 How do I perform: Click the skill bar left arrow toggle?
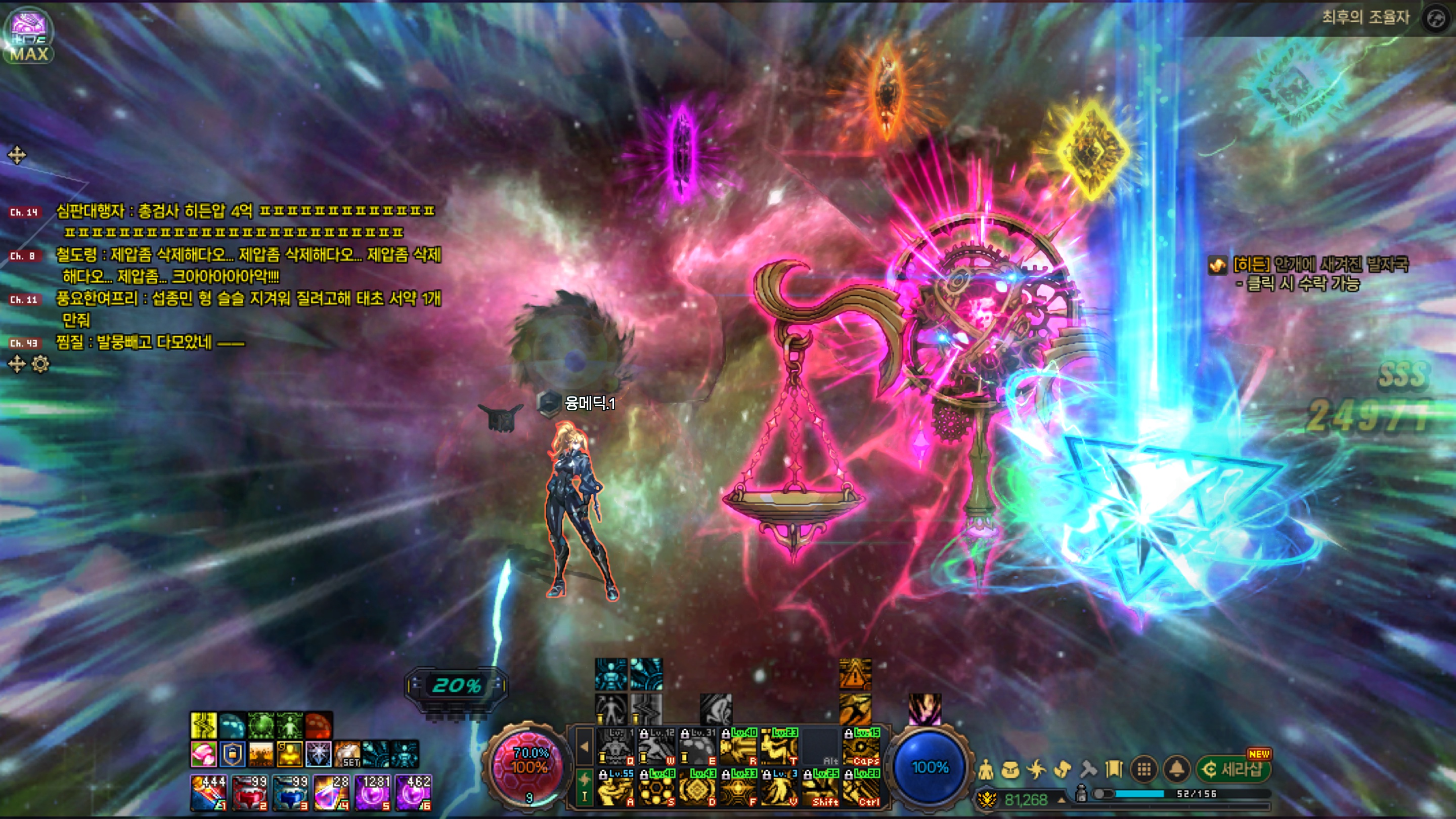[585, 746]
